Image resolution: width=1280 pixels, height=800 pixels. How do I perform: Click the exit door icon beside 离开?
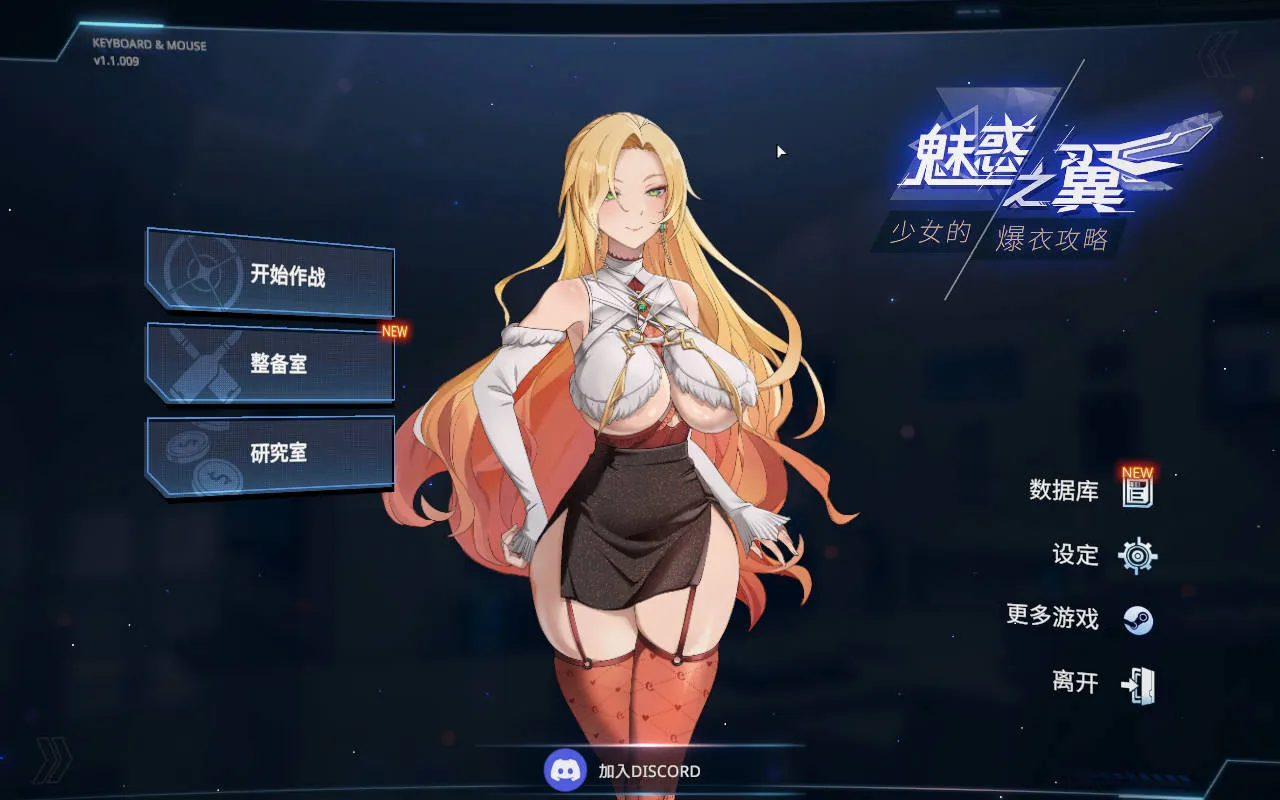click(x=1138, y=683)
